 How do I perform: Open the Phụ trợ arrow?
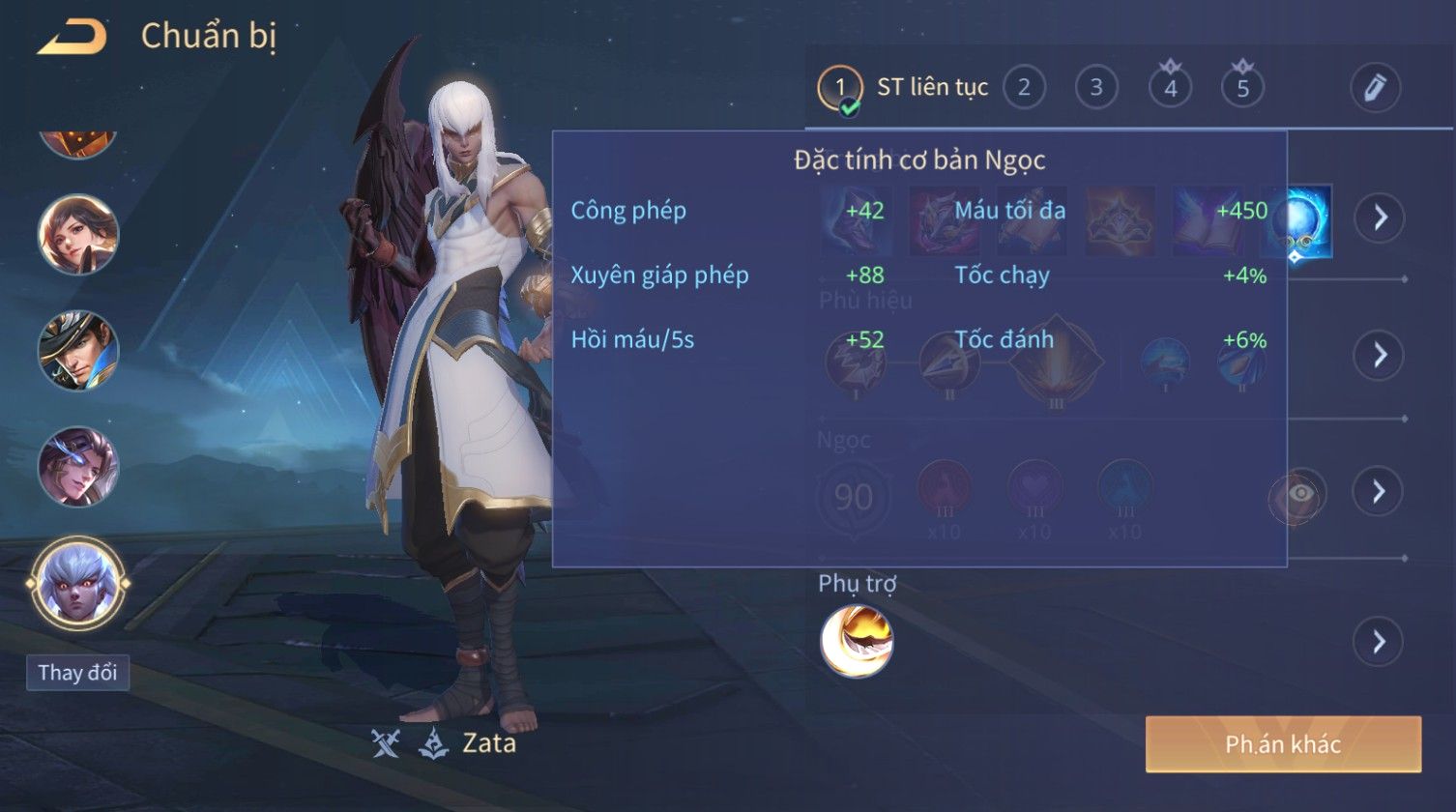1379,641
